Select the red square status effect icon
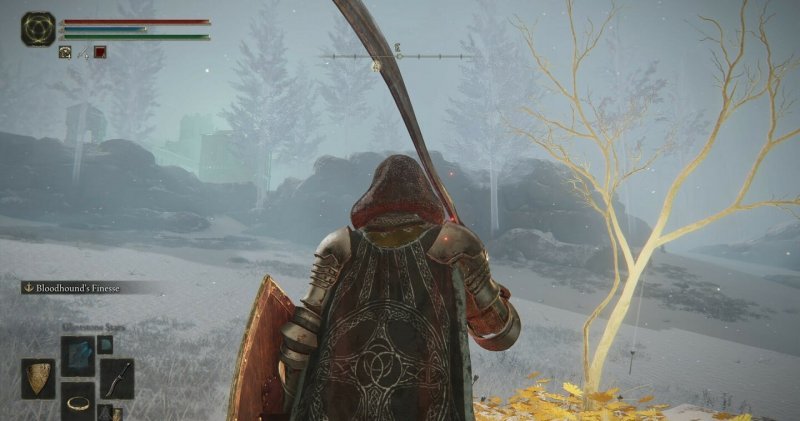This screenshot has height=421, width=800. click(100, 52)
